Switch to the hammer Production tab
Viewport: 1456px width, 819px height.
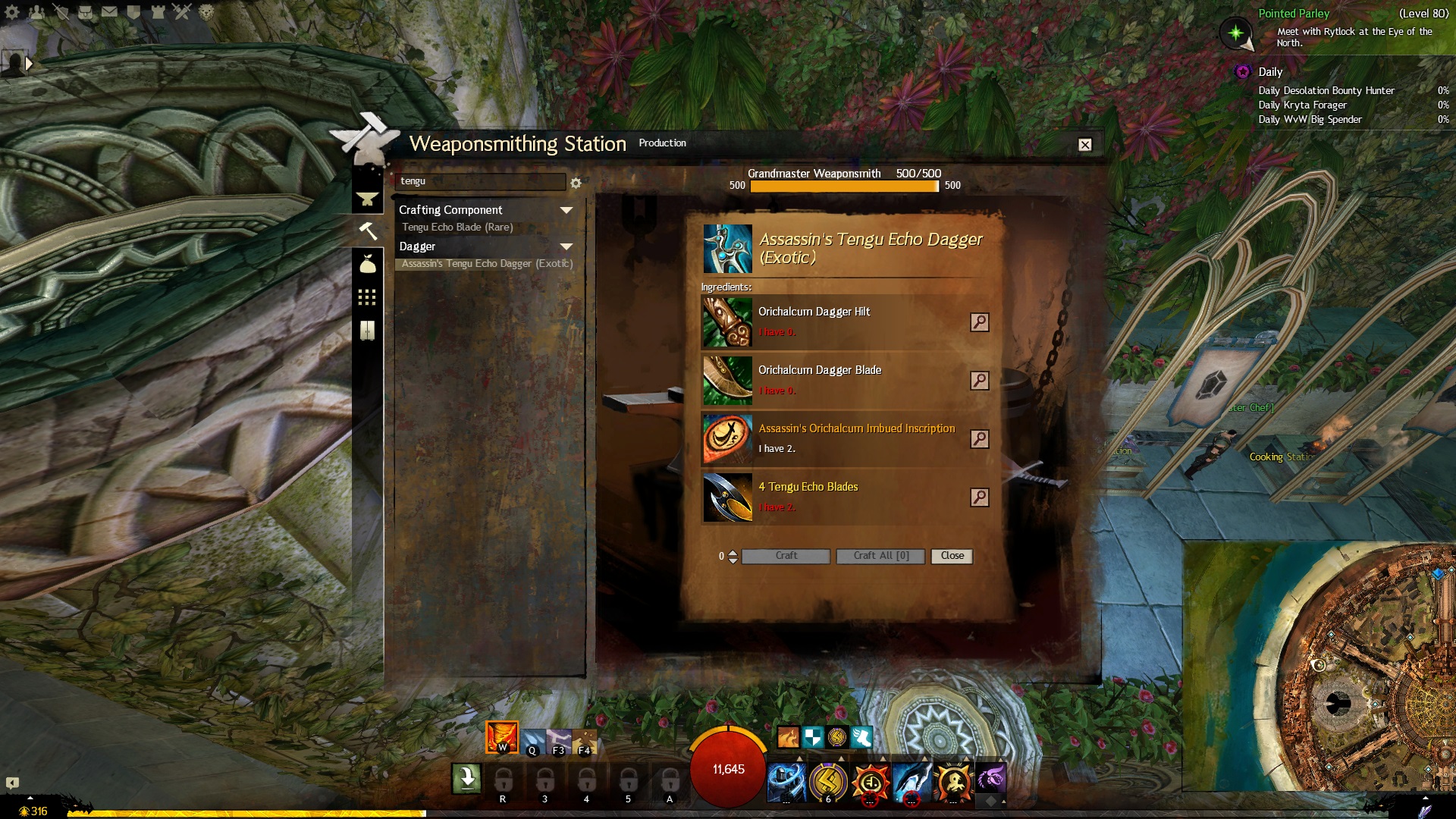(367, 231)
